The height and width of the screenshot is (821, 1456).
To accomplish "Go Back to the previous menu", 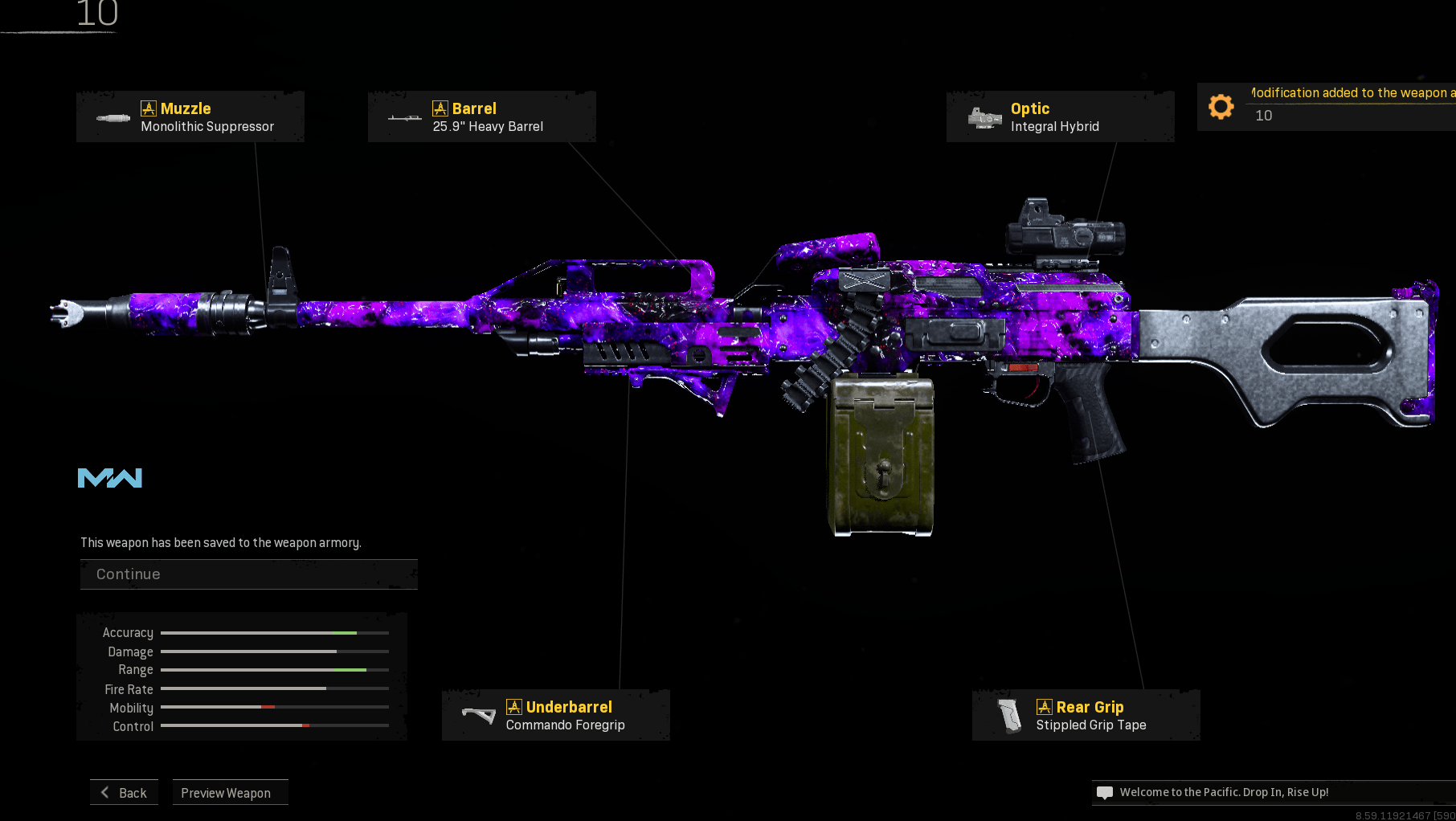I will [125, 793].
